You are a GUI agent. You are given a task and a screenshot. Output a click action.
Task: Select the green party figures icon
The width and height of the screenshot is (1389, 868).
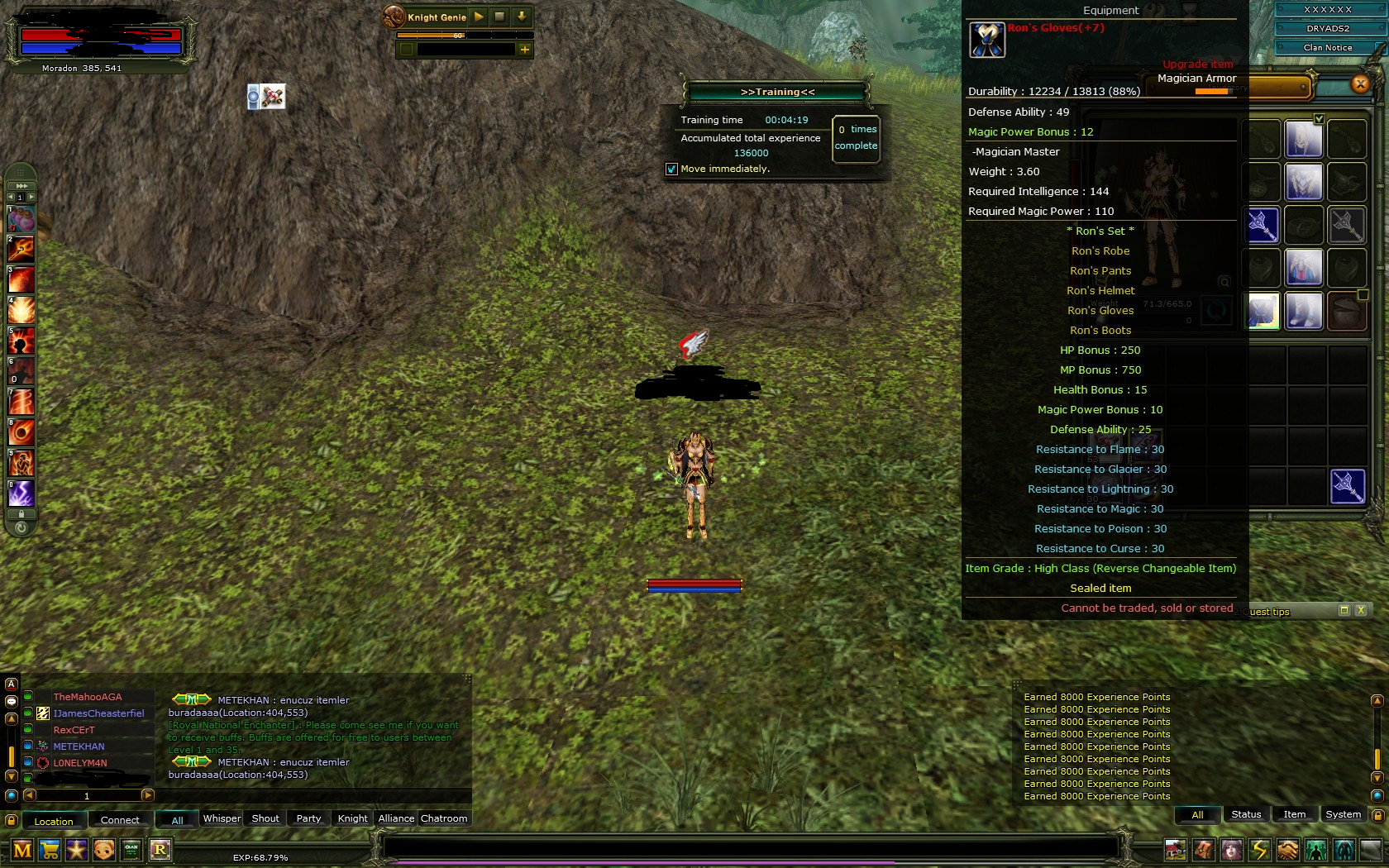pos(1315,850)
